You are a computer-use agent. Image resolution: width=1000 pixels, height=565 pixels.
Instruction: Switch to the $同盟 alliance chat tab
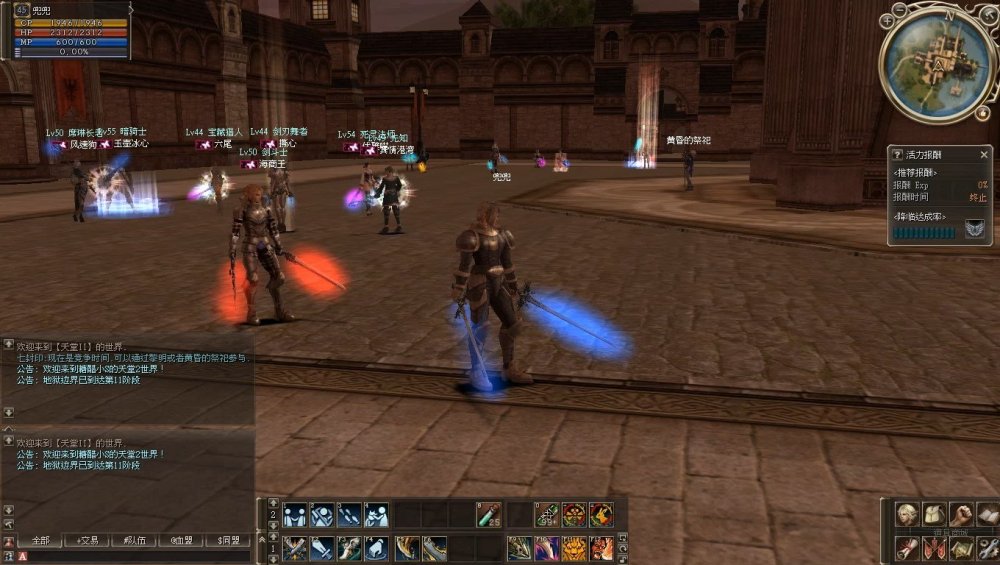[228, 540]
